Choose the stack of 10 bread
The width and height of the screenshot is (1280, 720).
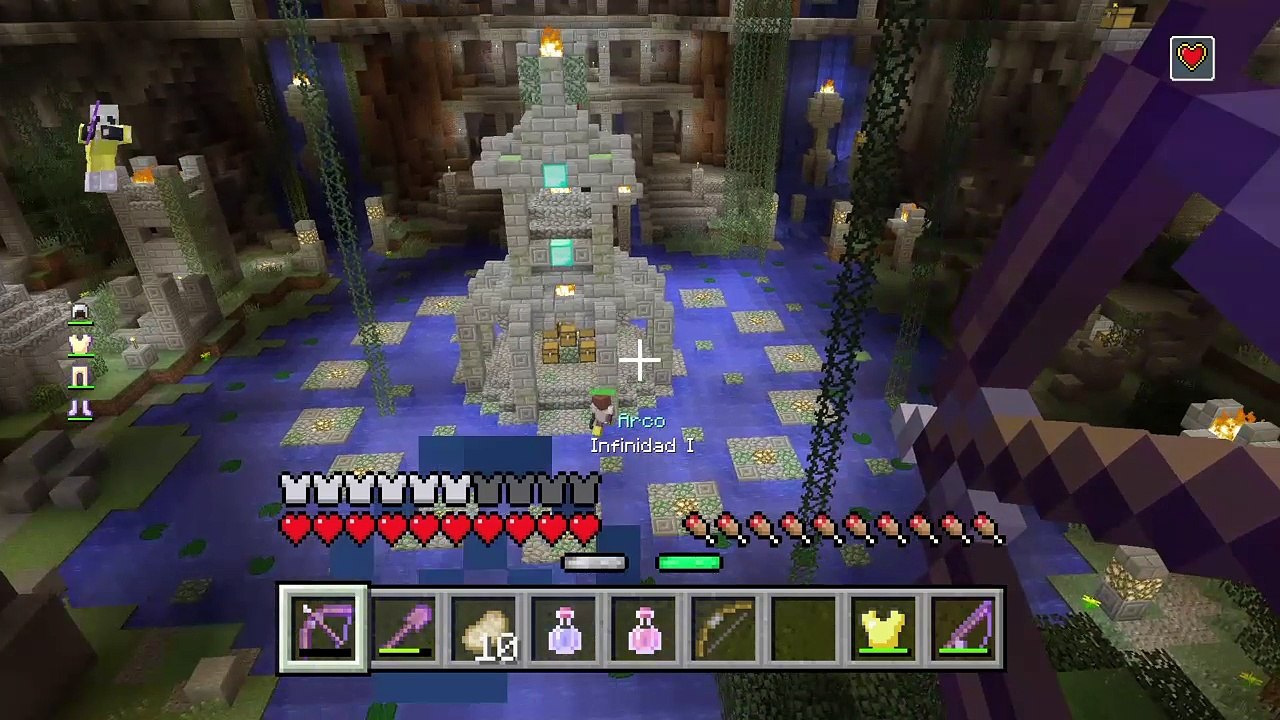pos(484,629)
